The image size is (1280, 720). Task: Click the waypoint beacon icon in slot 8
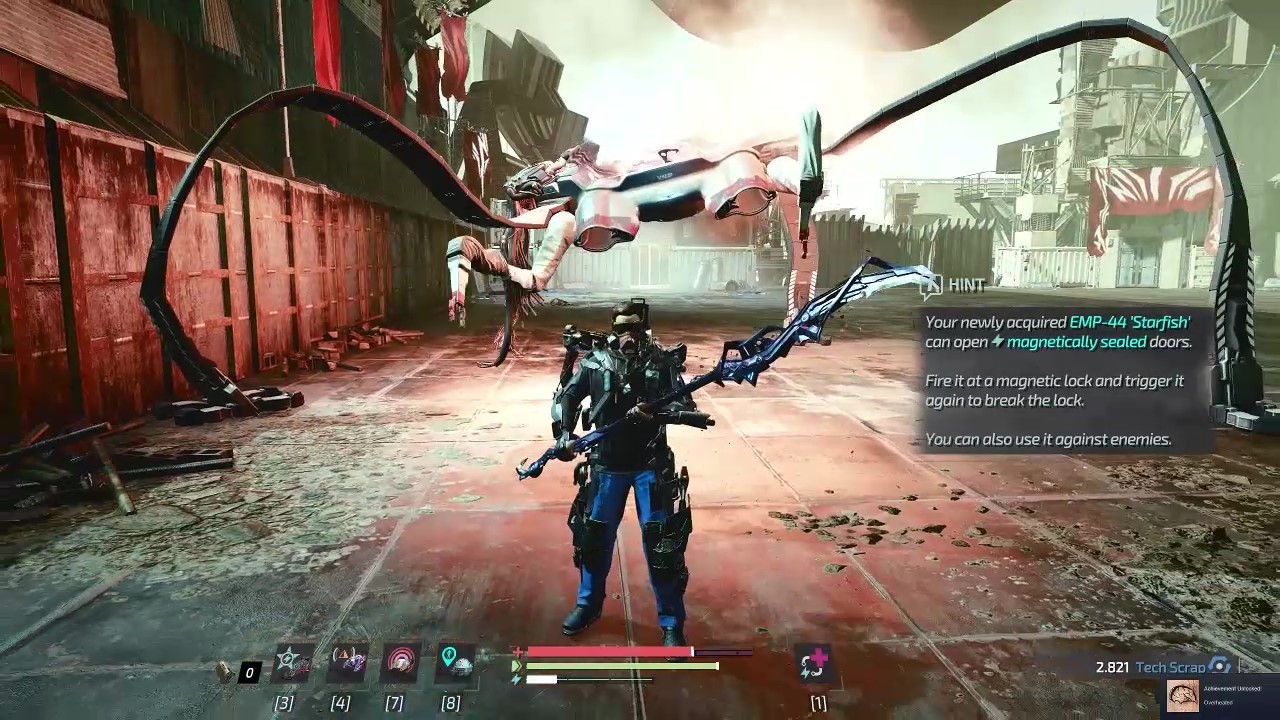[x=455, y=664]
